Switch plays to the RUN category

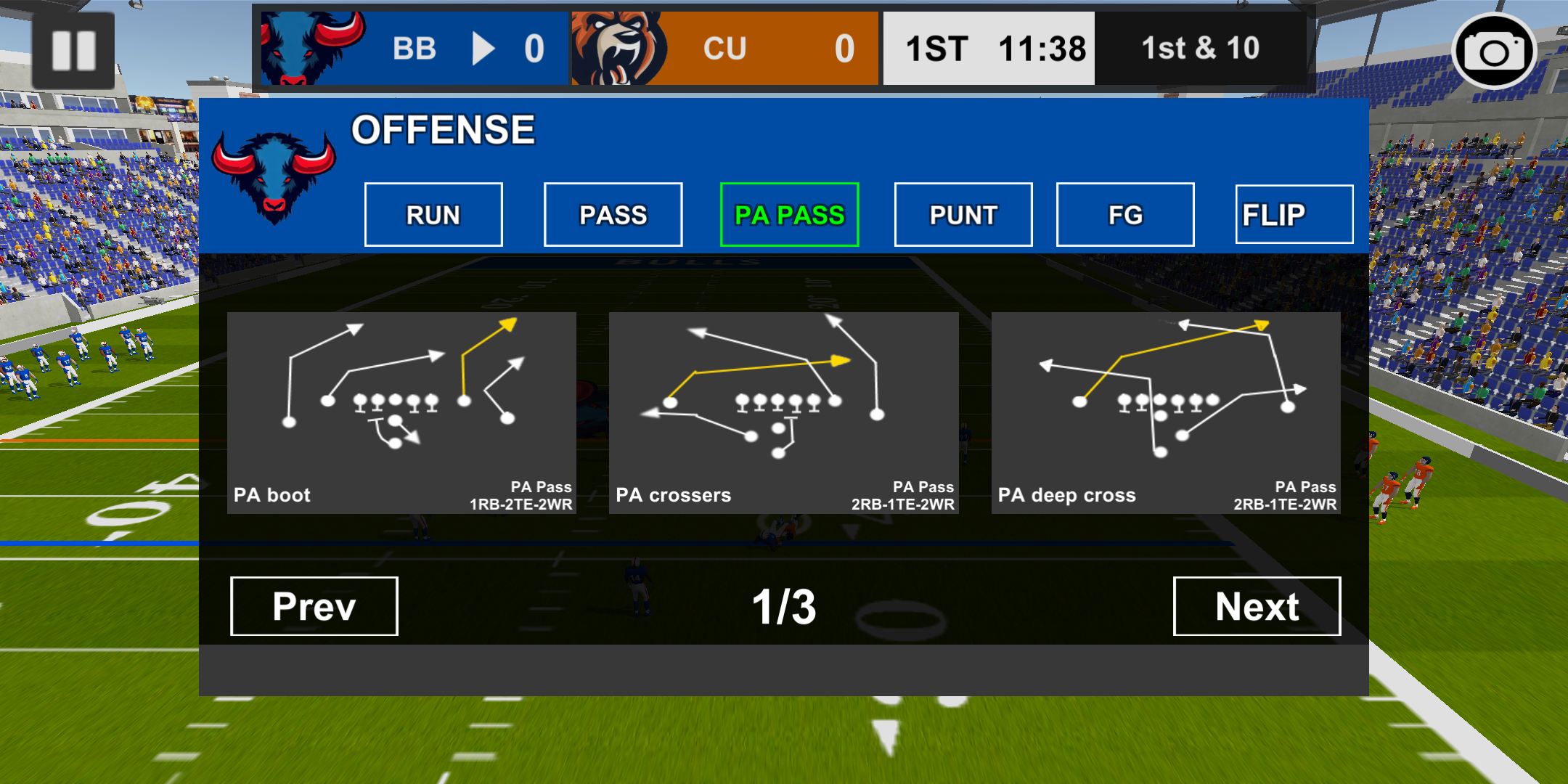[433, 214]
